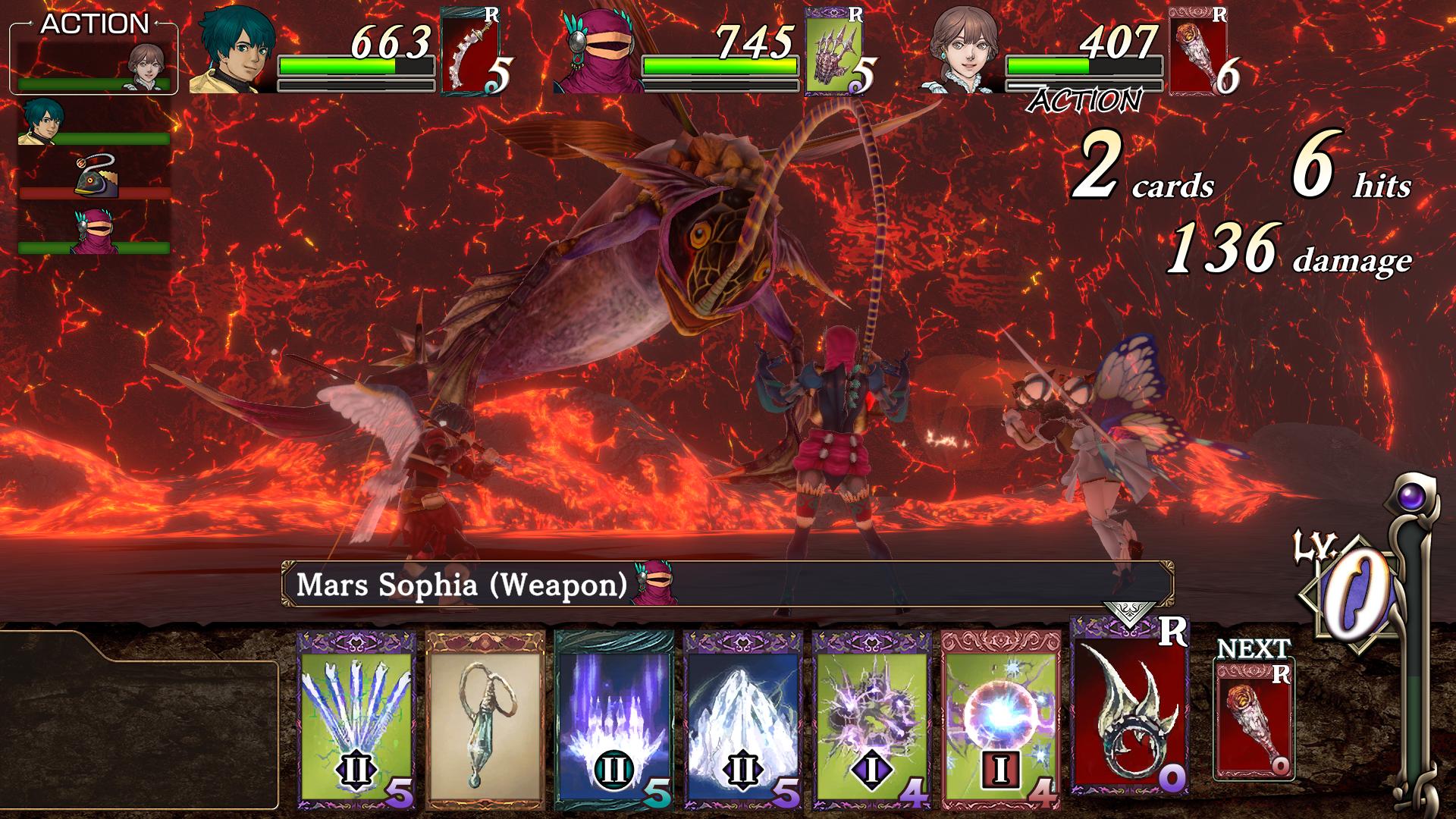Choose the silver pendant item card
This screenshot has height=819, width=1456.
(x=485, y=718)
